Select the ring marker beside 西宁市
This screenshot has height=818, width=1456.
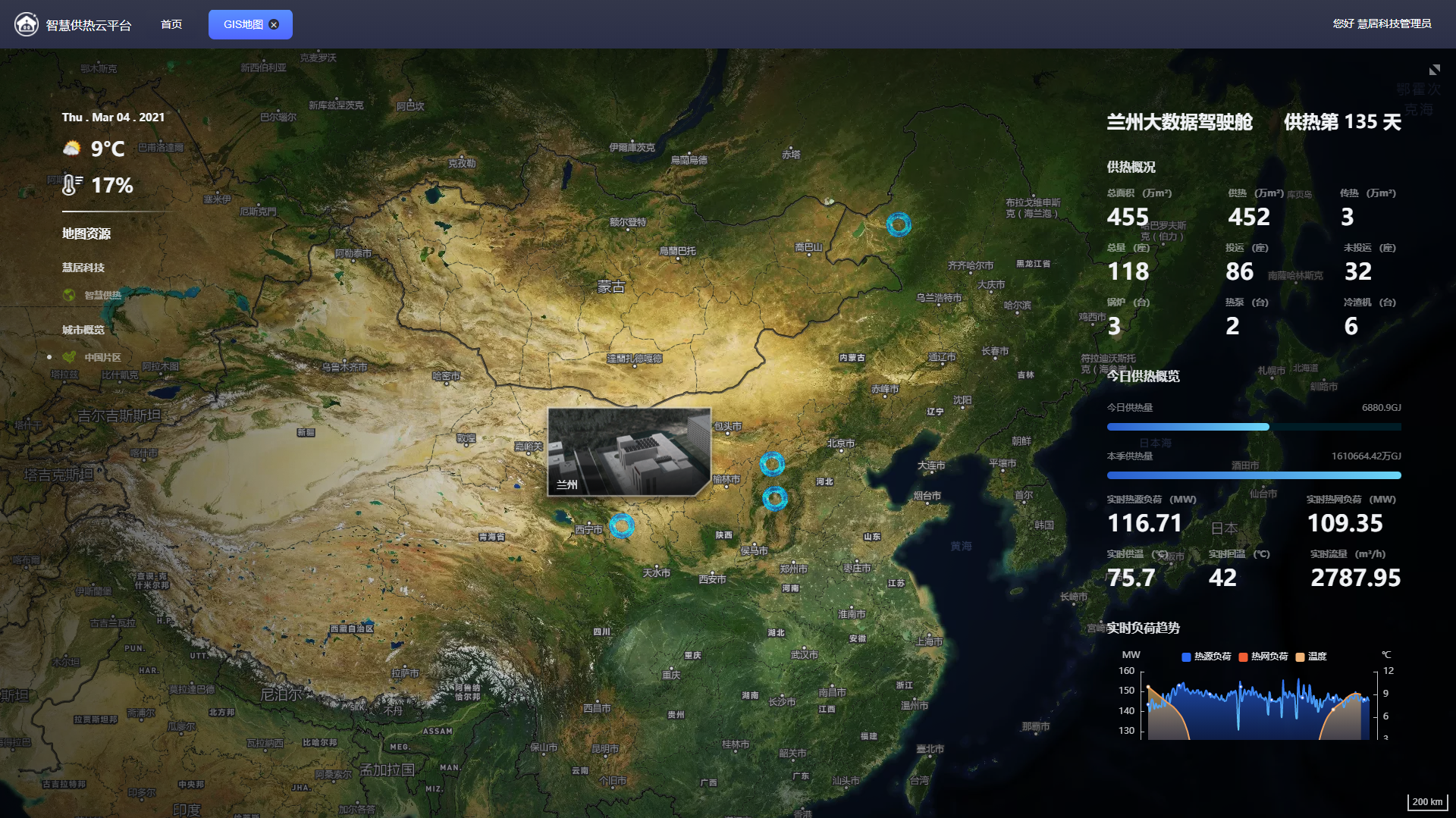tap(622, 525)
